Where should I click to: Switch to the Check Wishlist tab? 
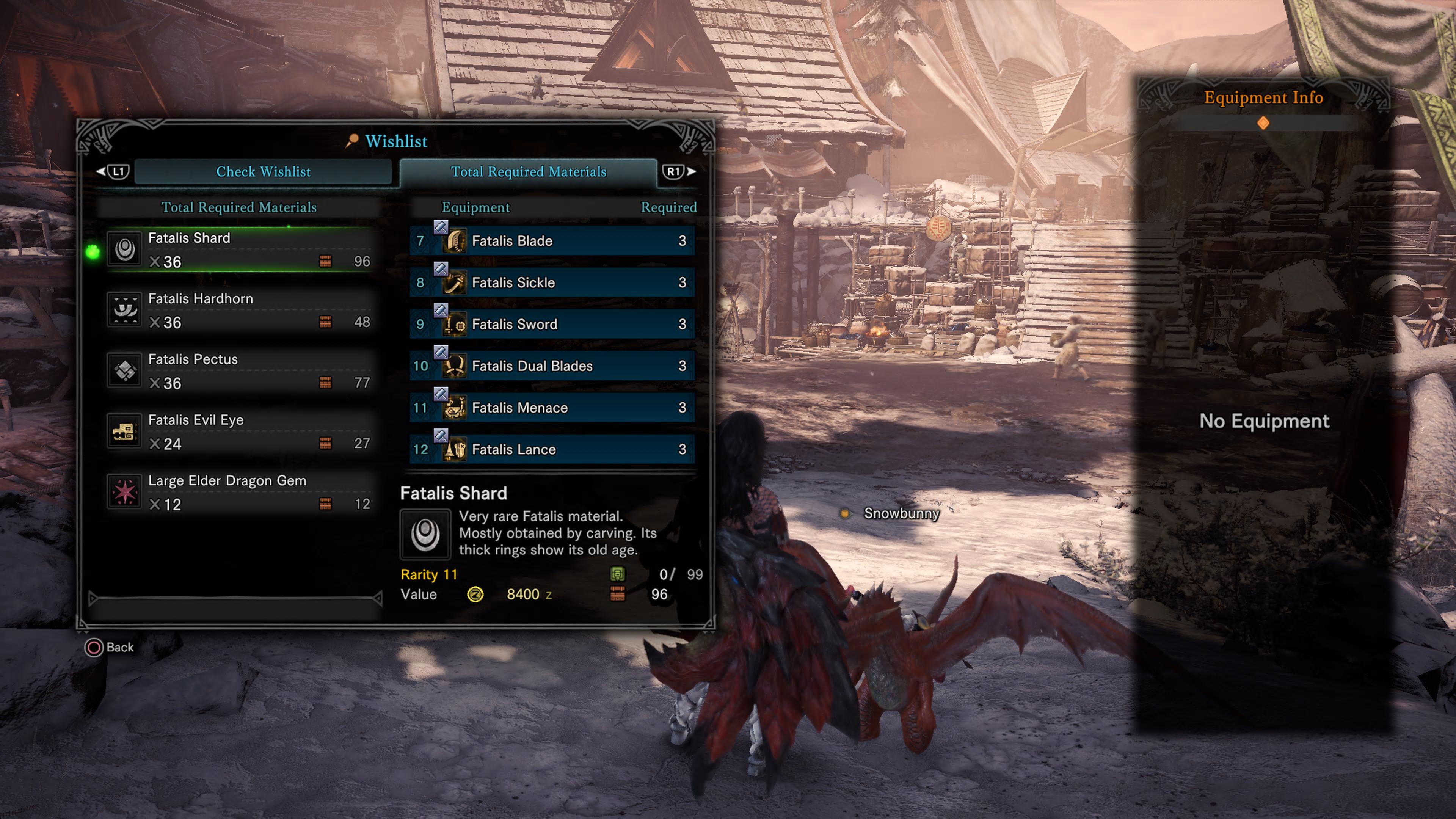(x=263, y=172)
